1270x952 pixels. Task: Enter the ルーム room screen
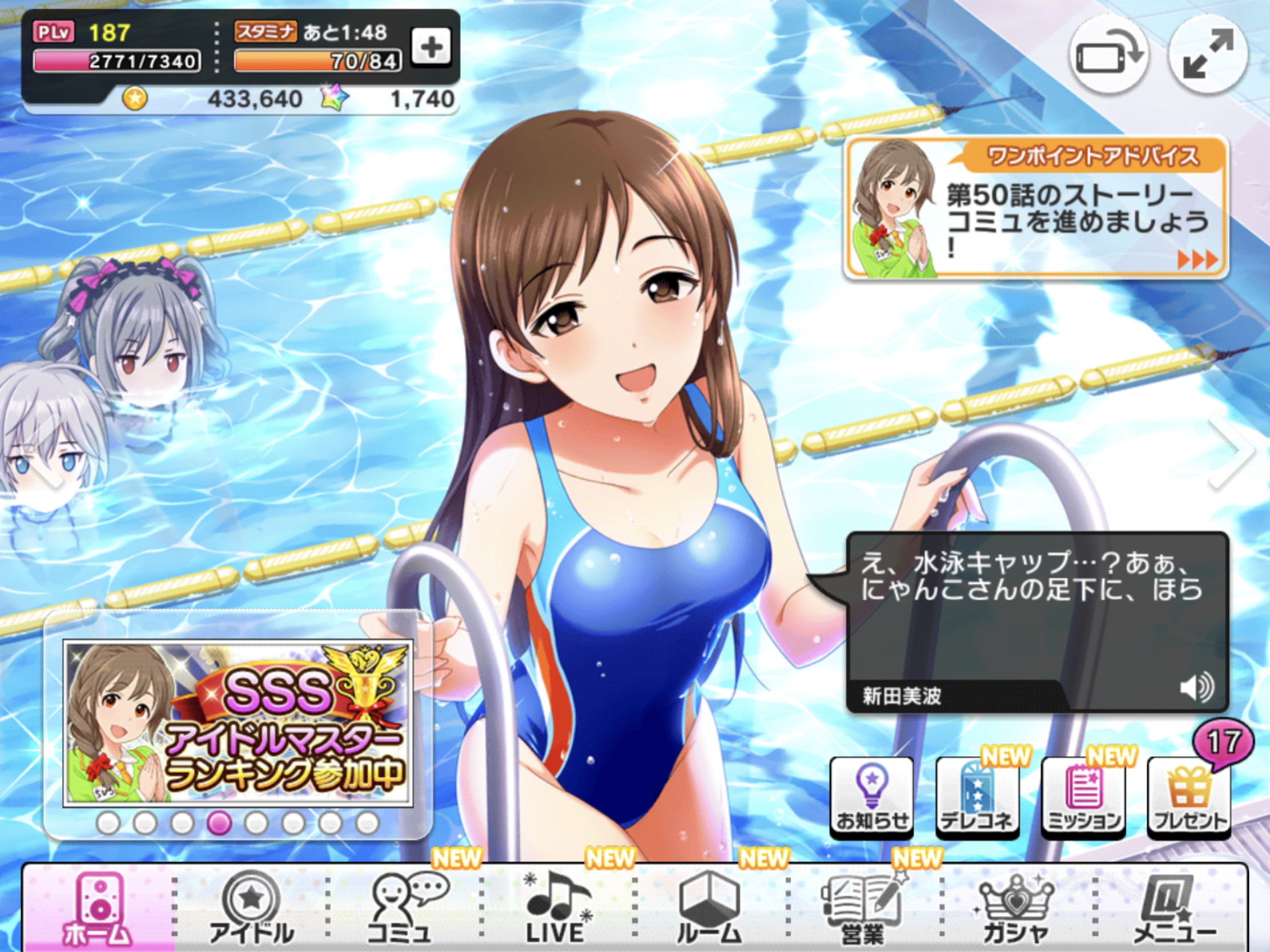click(709, 910)
